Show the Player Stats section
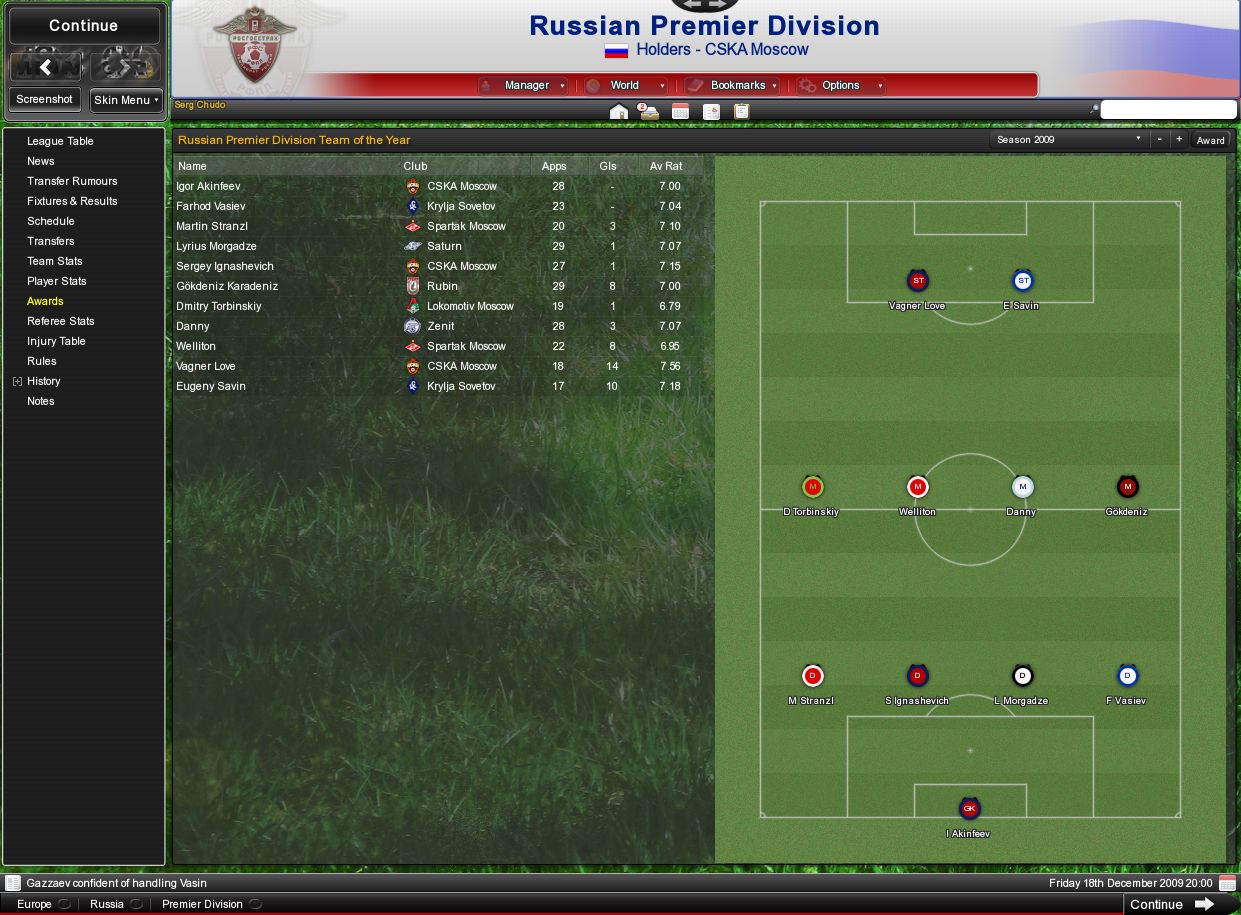The height and width of the screenshot is (915, 1241). point(56,281)
